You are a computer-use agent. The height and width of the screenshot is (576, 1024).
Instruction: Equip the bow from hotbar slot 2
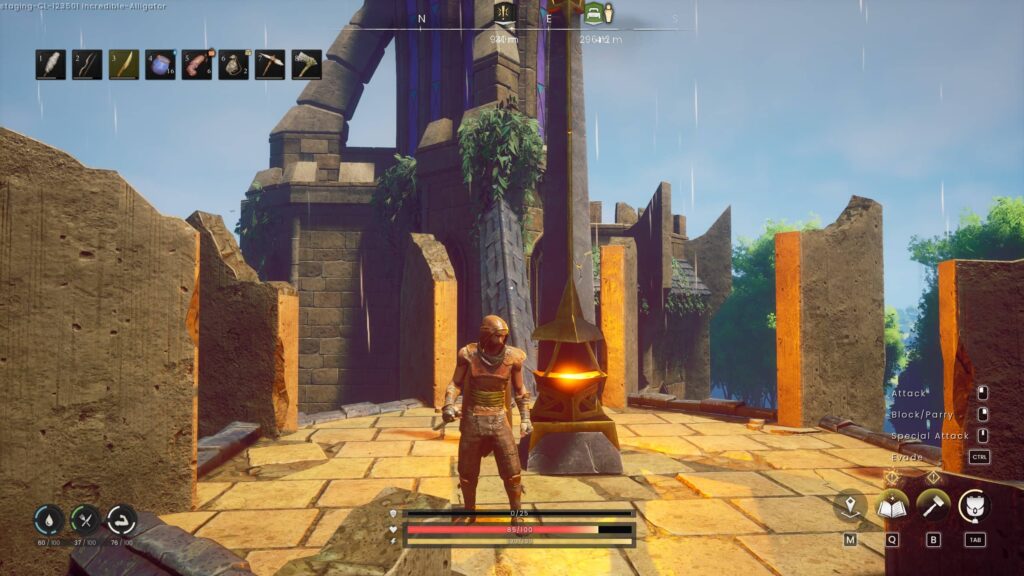[87, 65]
